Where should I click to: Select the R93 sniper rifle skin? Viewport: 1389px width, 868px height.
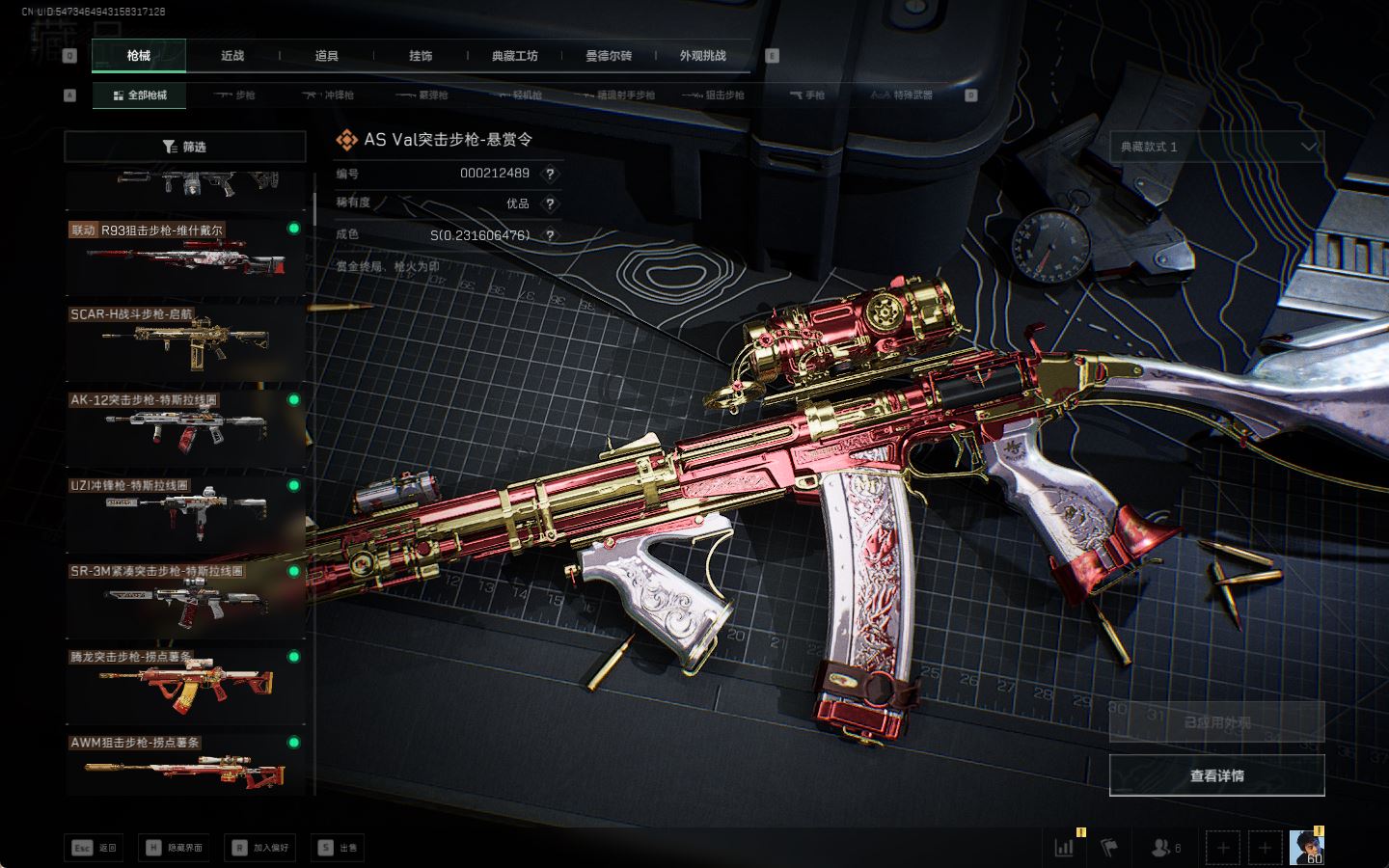tap(184, 258)
